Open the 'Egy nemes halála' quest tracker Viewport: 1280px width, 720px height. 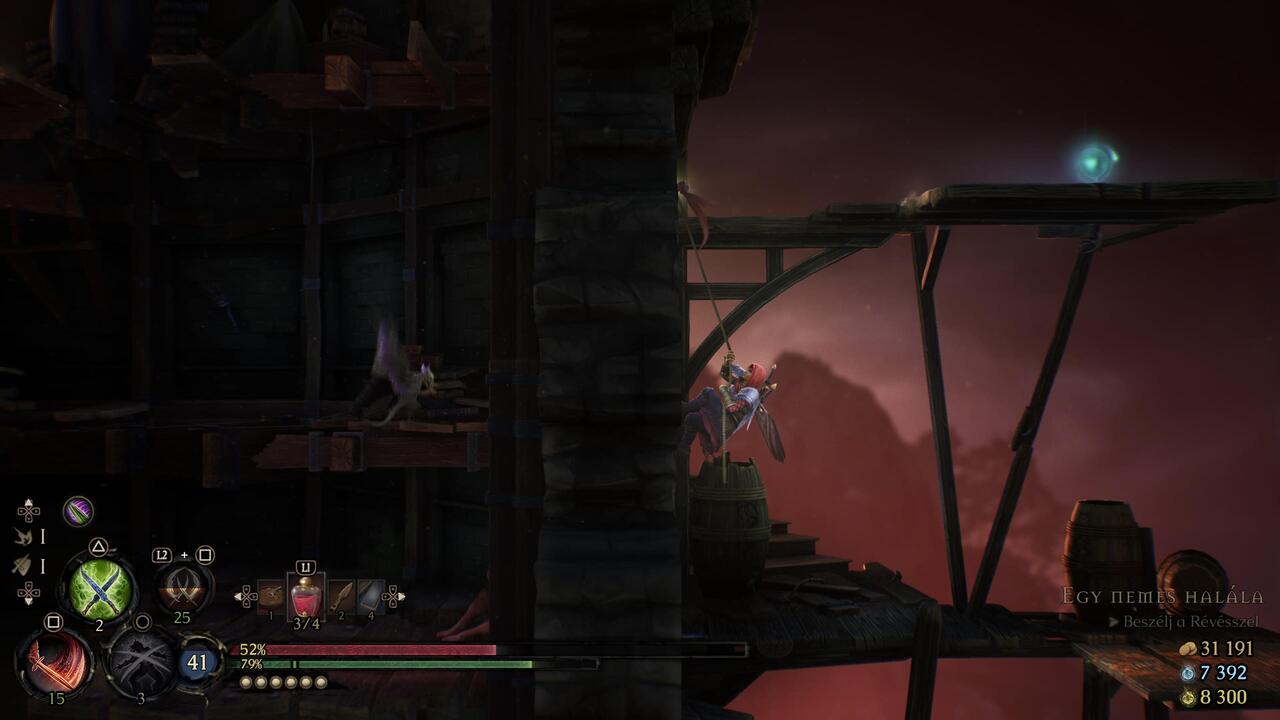[x=1162, y=597]
